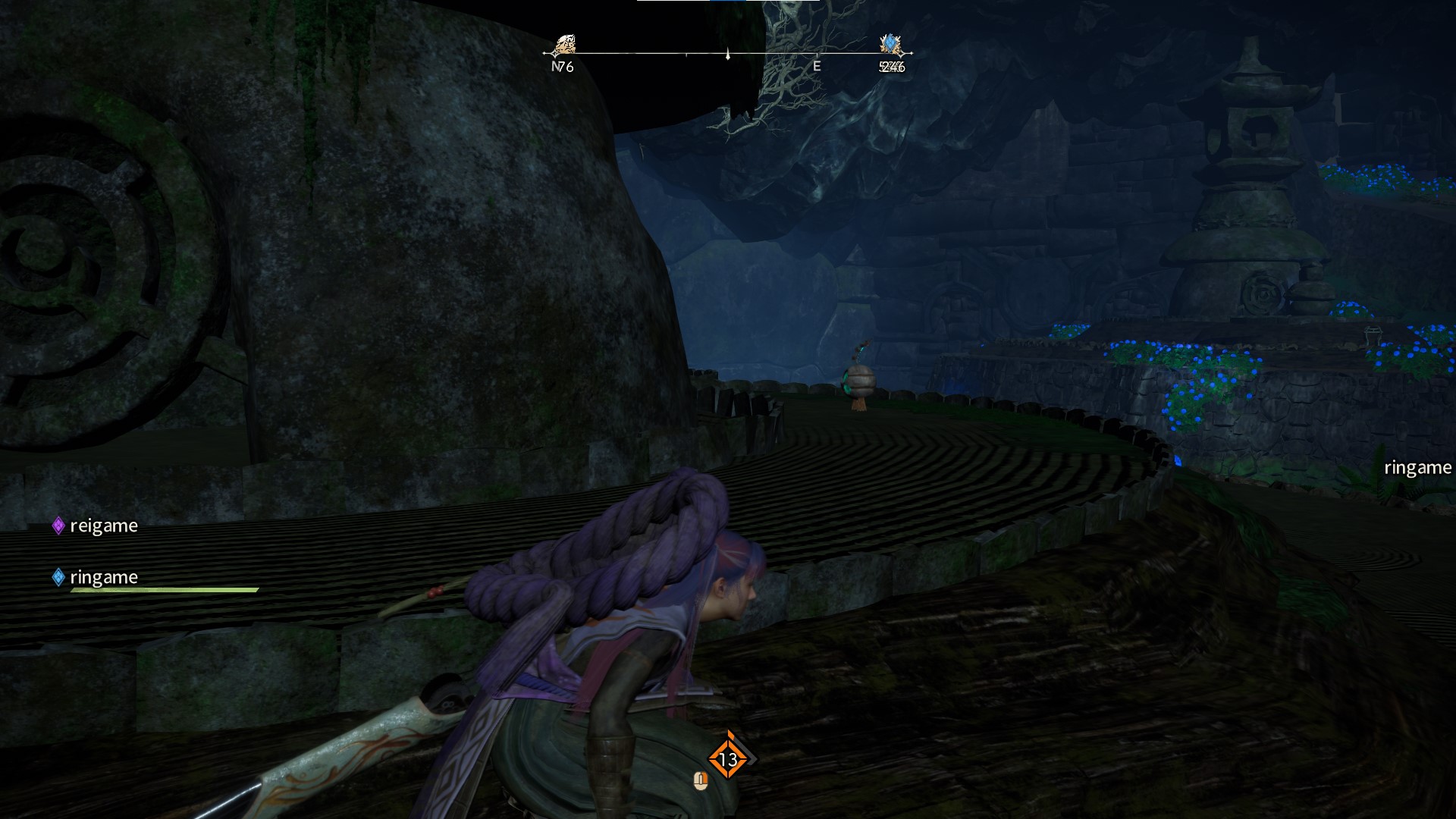1456x819 pixels.
Task: Select party member reigame with purple diamond
Action: (96, 526)
